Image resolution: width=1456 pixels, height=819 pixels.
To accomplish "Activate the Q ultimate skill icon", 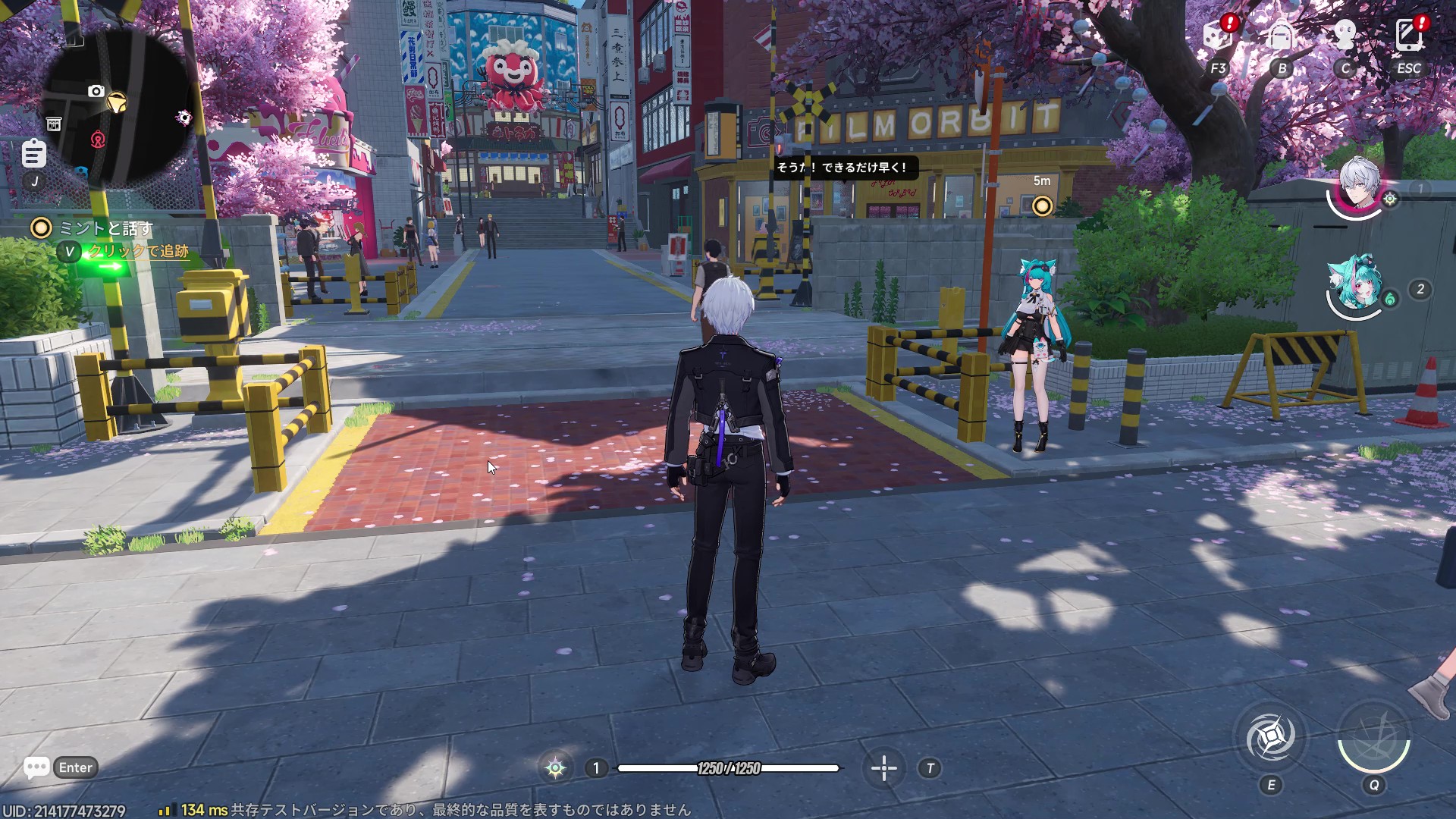I will pyautogui.click(x=1373, y=737).
